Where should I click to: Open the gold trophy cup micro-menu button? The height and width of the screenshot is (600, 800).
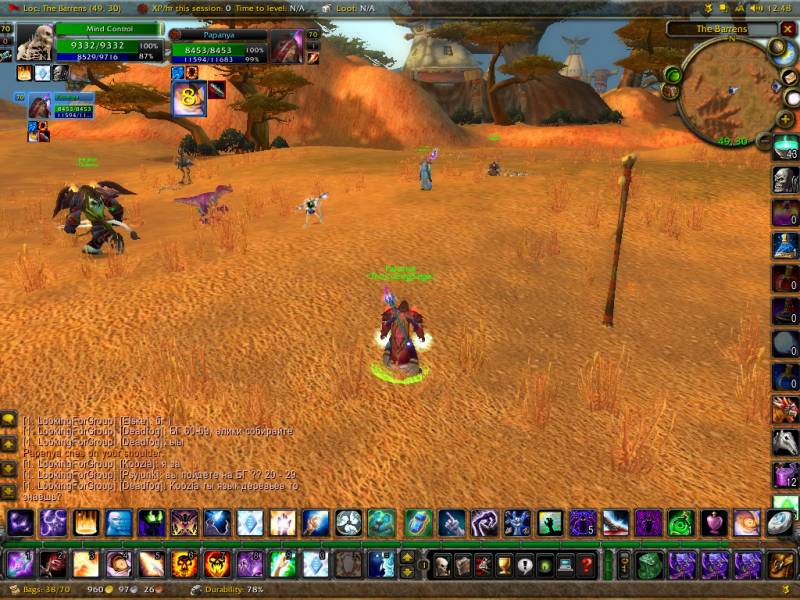point(504,565)
